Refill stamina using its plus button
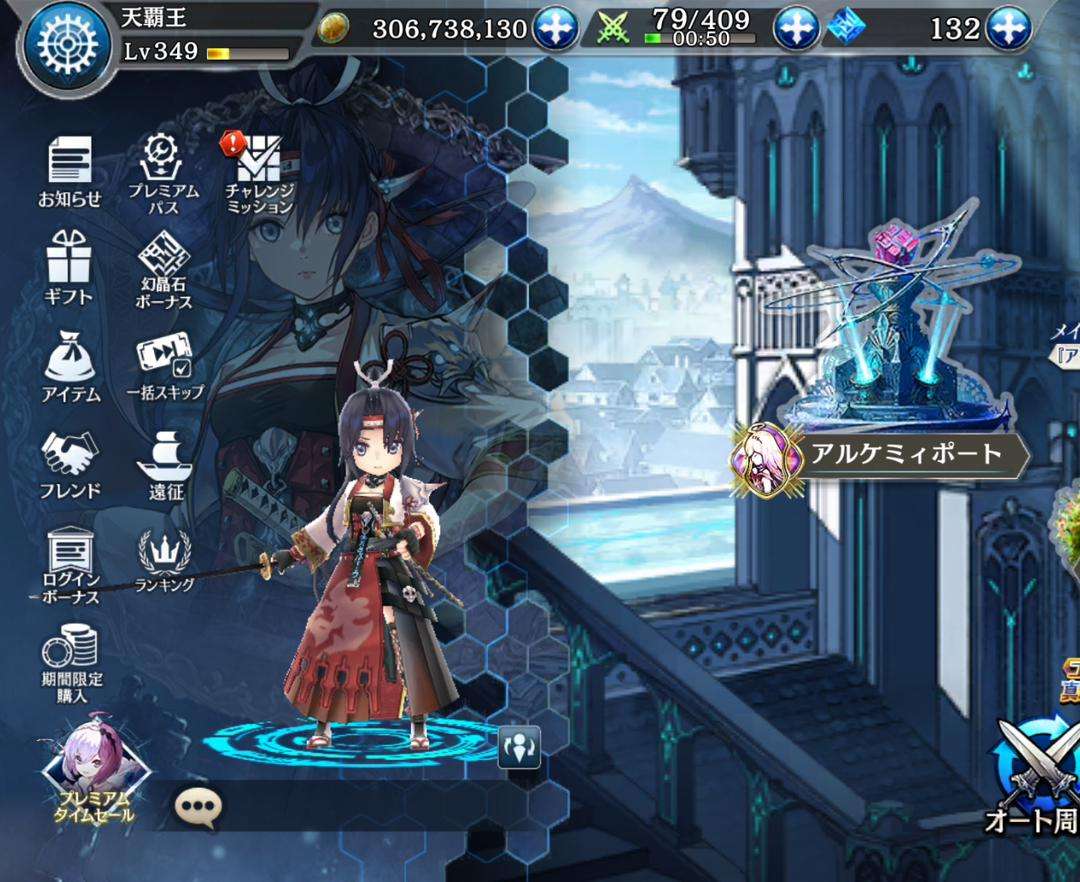 (796, 29)
